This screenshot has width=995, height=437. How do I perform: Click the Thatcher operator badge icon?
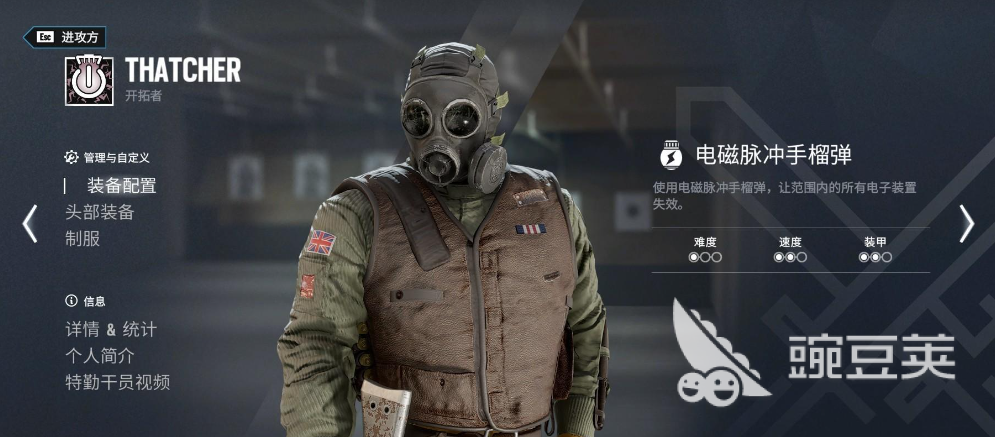click(x=88, y=80)
